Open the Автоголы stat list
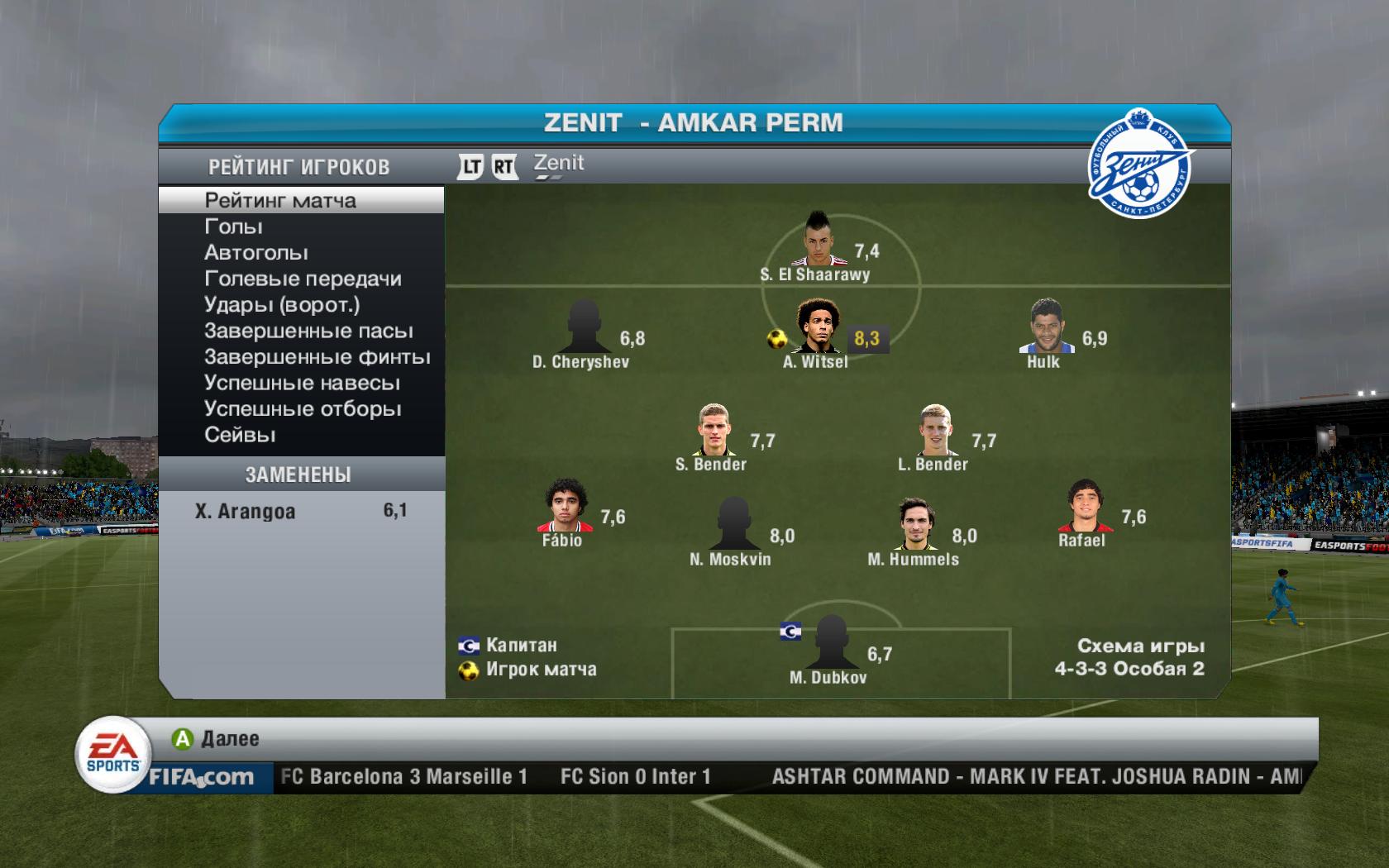Image resolution: width=1389 pixels, height=868 pixels. pyautogui.click(x=256, y=253)
